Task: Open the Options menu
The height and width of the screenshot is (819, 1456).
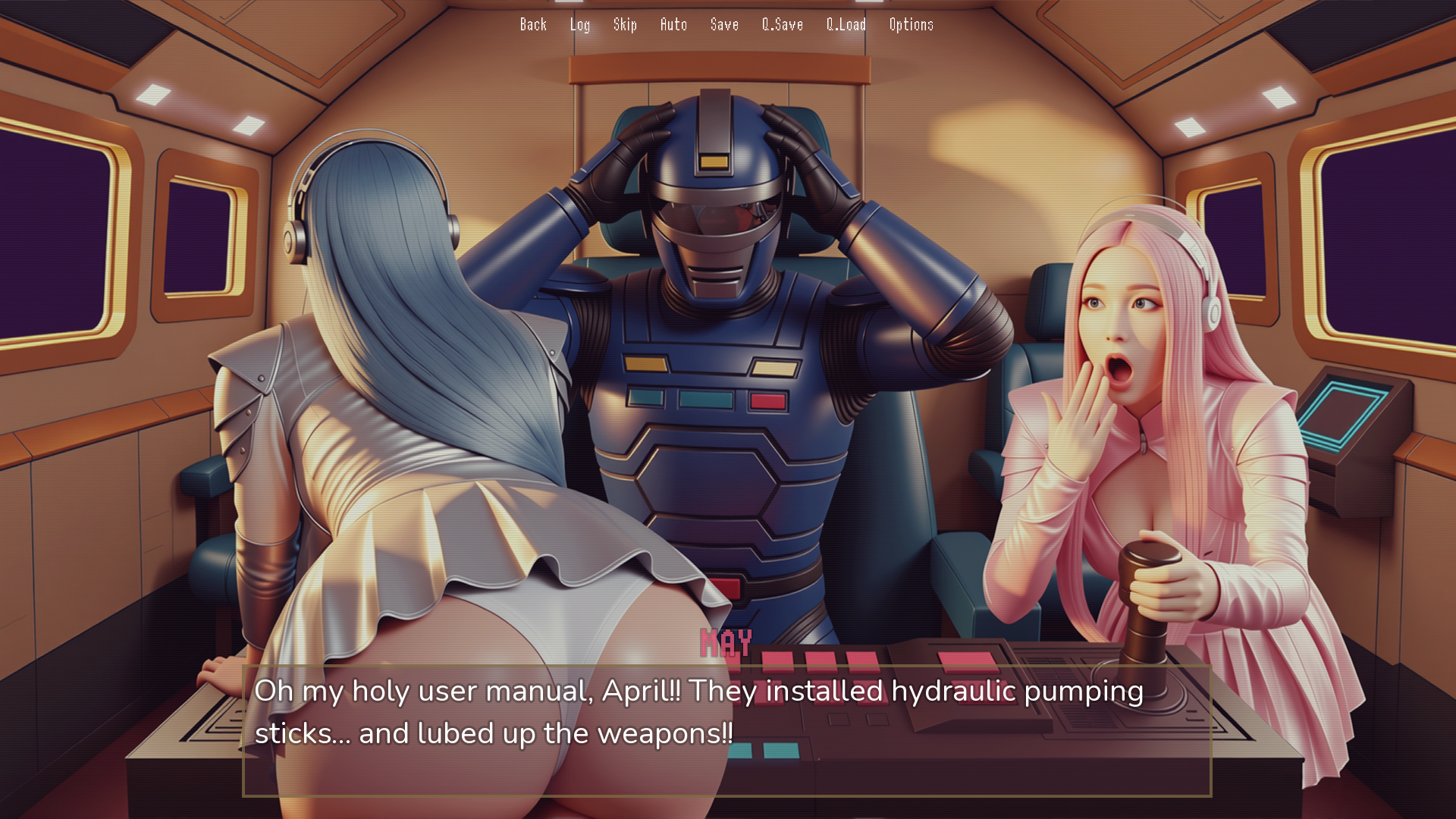Action: pos(911,24)
